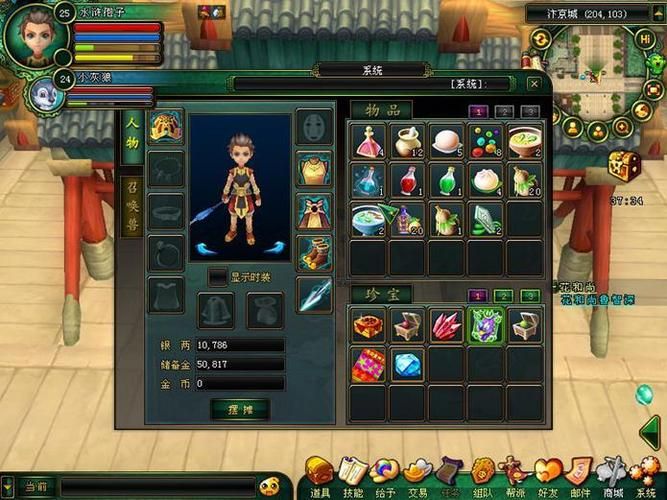This screenshot has height=500, width=667.
Task: Select the equipped boots slot
Action: point(314,254)
